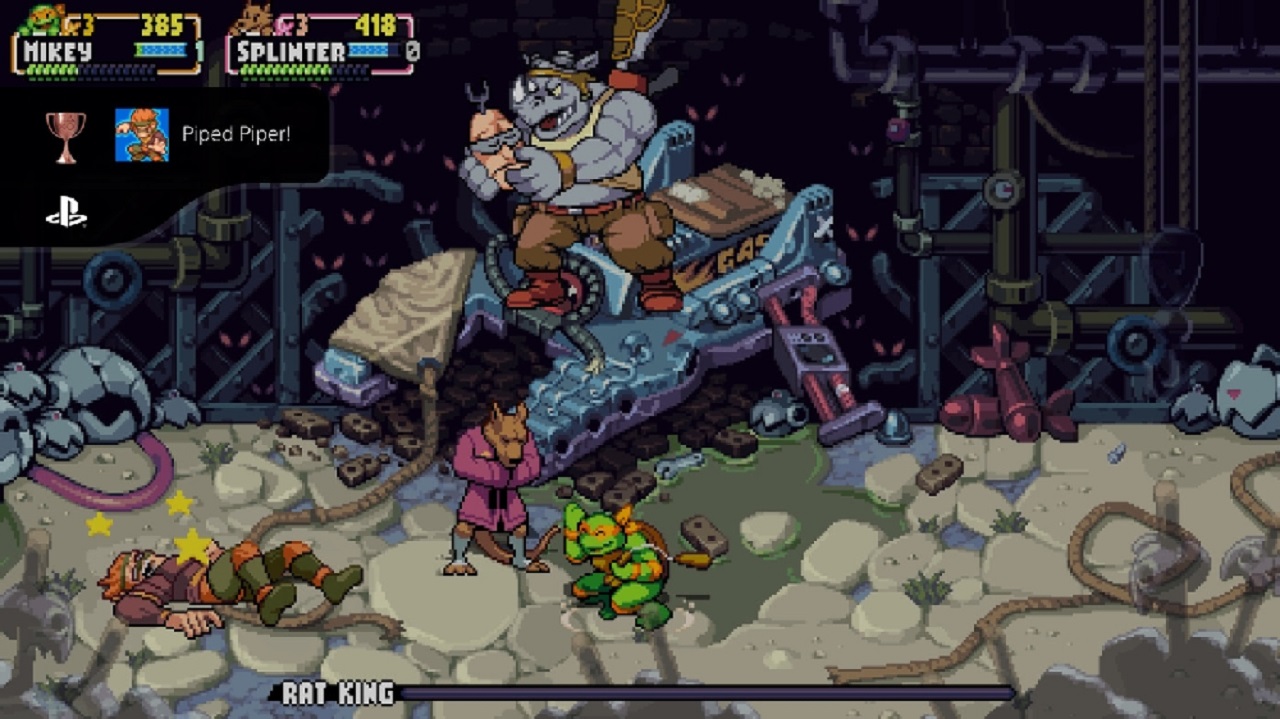Screen dimensions: 1280x719
Task: Select the Piped Piper trophy thumbnail image
Action: [x=142, y=135]
